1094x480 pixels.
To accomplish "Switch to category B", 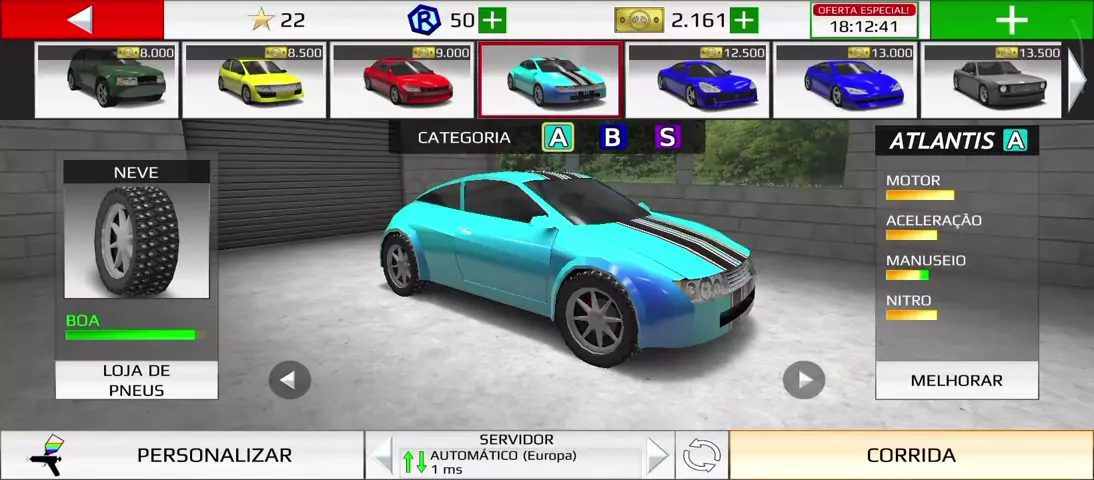I will pos(612,138).
